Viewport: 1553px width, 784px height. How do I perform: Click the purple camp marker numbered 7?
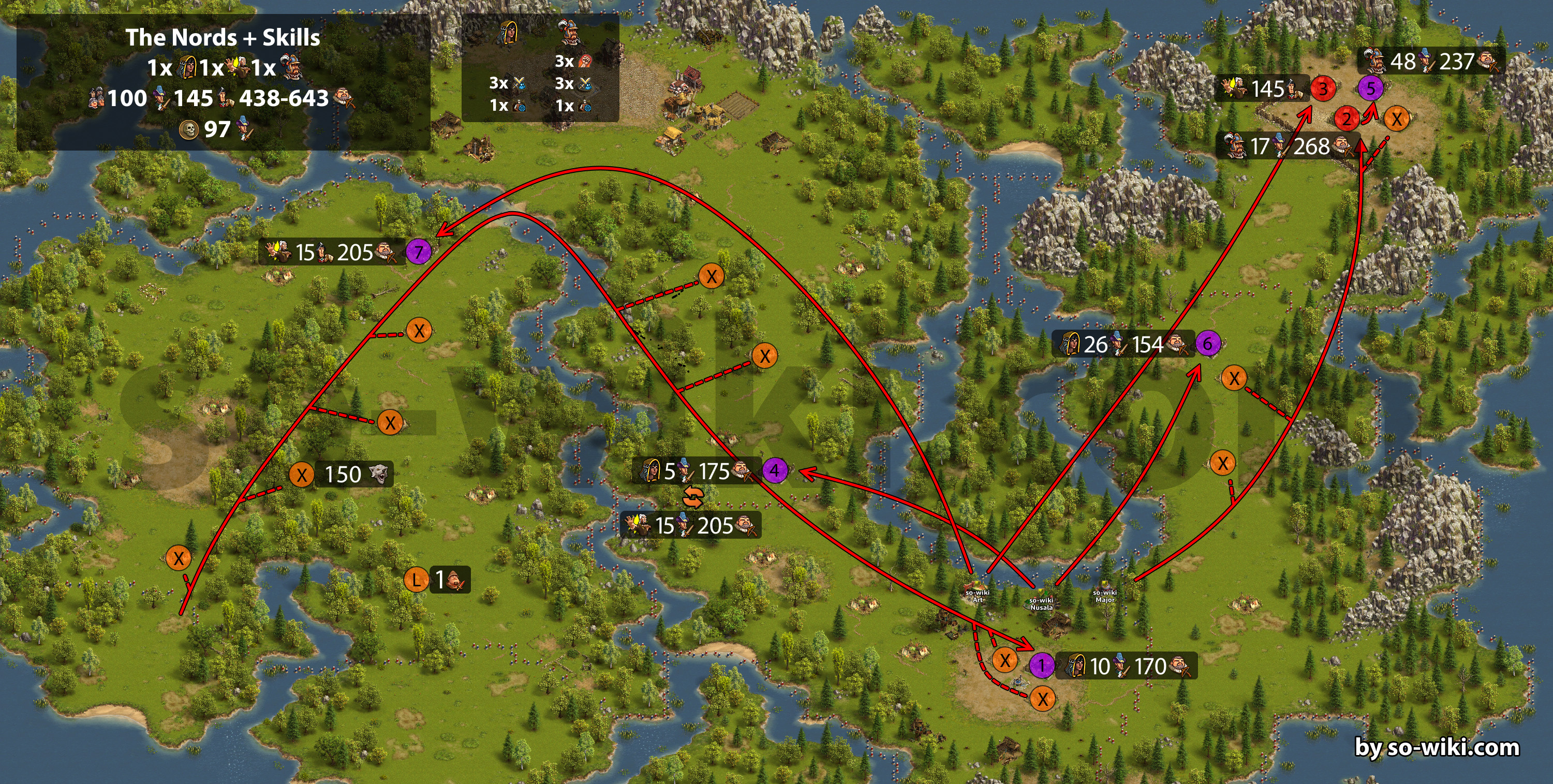coord(418,252)
